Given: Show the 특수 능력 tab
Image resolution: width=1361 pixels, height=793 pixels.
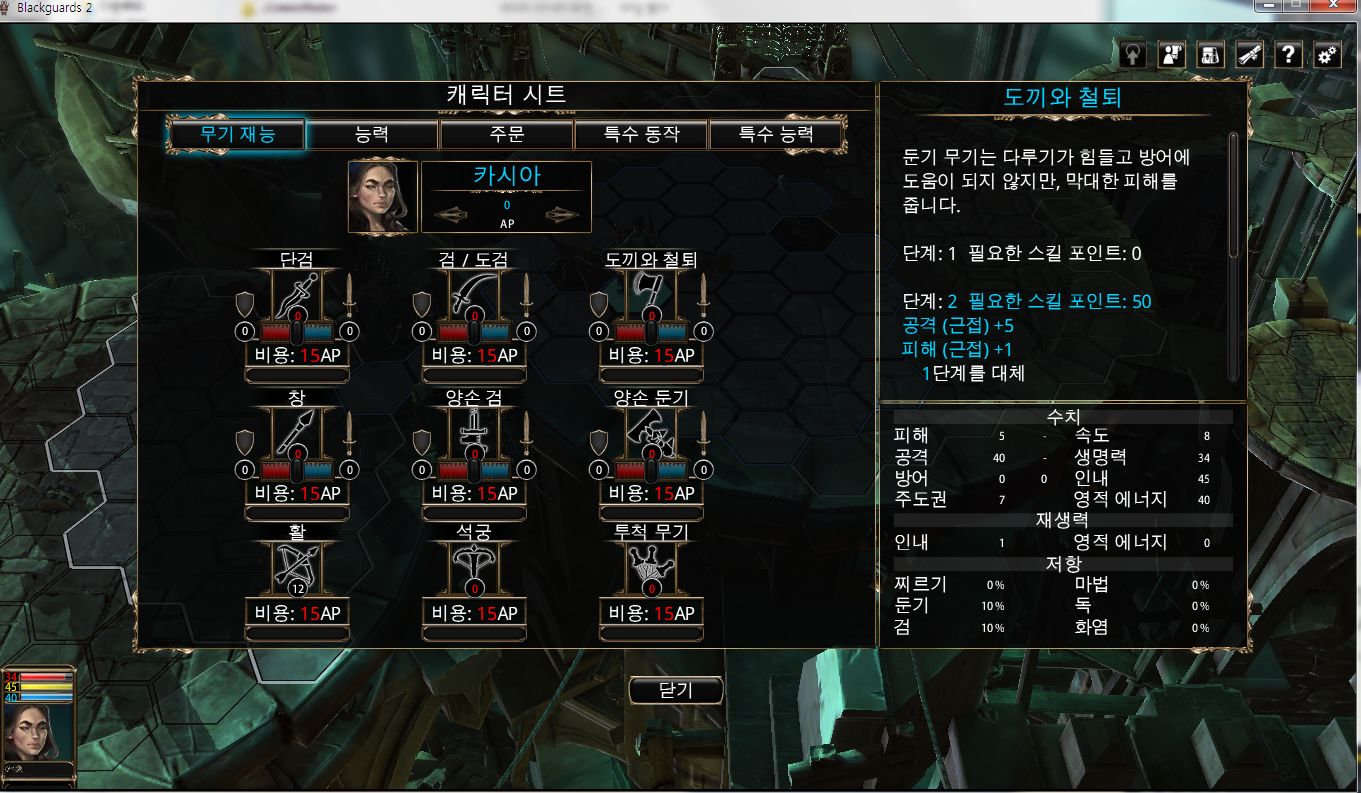Looking at the screenshot, I should (776, 134).
